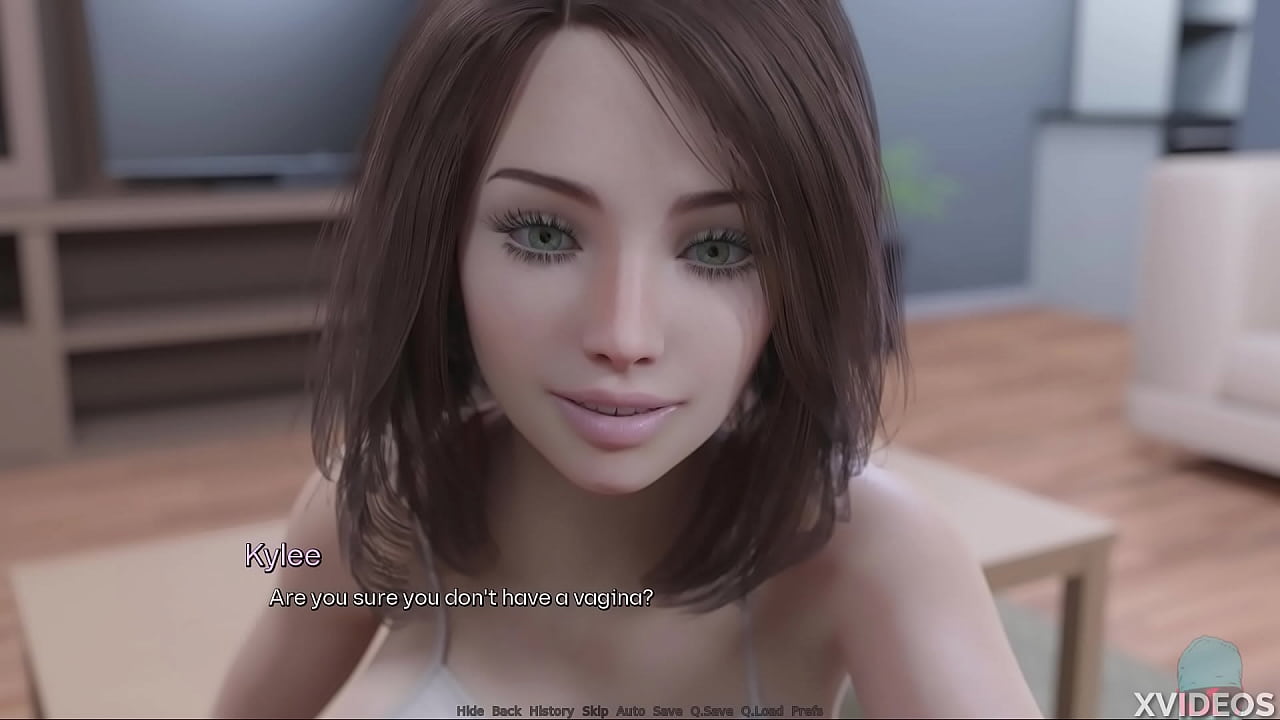Toggle Skip mode in the quick menu

[x=596, y=710]
